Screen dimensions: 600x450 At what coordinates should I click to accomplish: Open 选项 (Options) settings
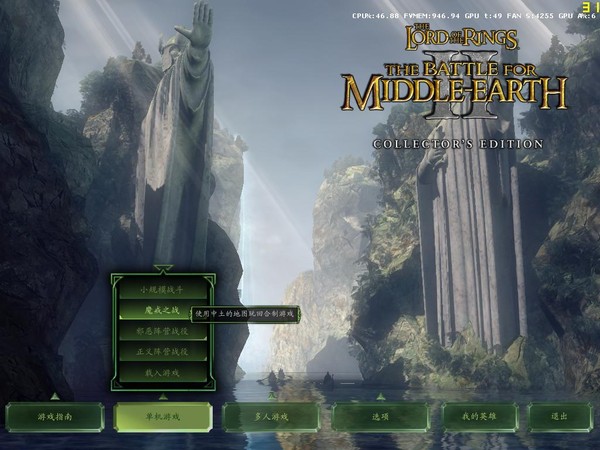coord(380,416)
